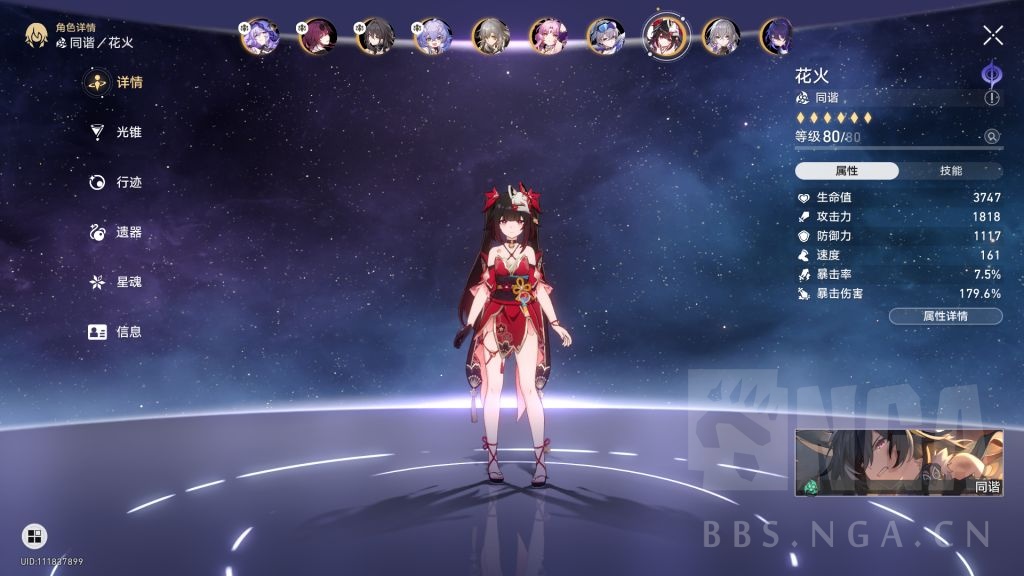Image resolution: width=1024 pixels, height=576 pixels.
Task: Select the highlighted 花火 portrait in the roster
Action: point(665,36)
